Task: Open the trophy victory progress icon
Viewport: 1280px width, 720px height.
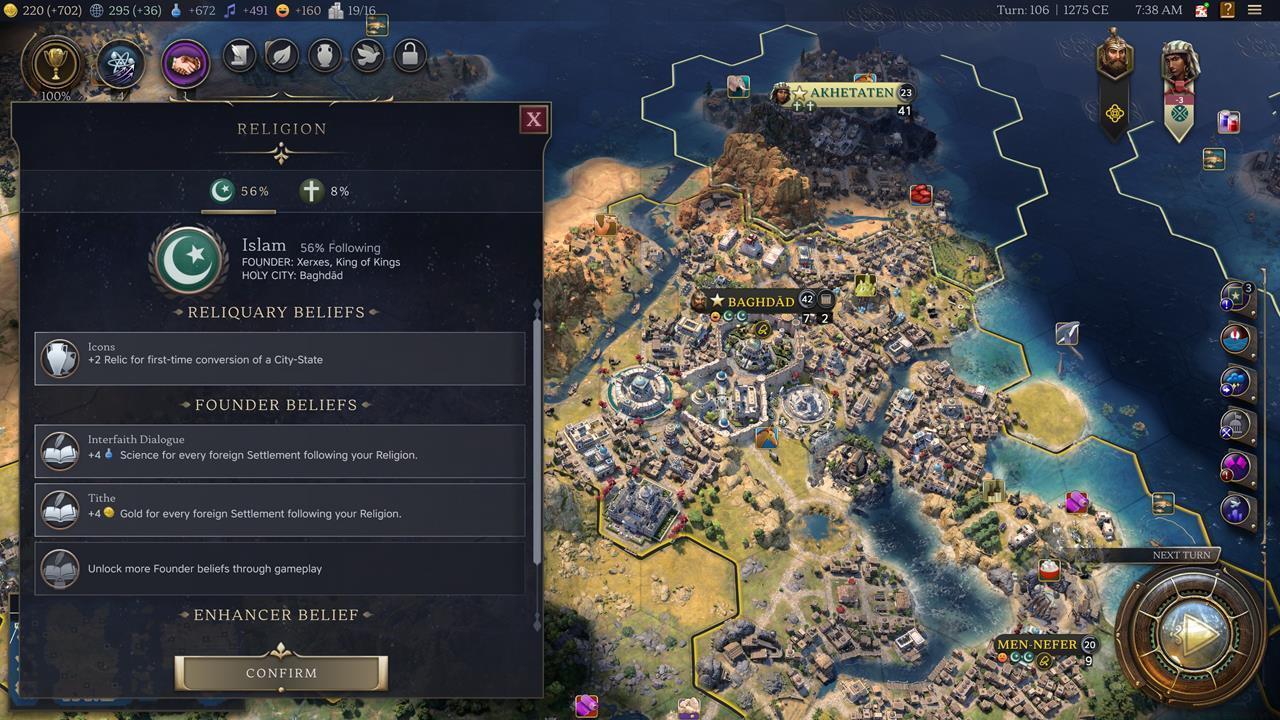Action: (x=56, y=65)
